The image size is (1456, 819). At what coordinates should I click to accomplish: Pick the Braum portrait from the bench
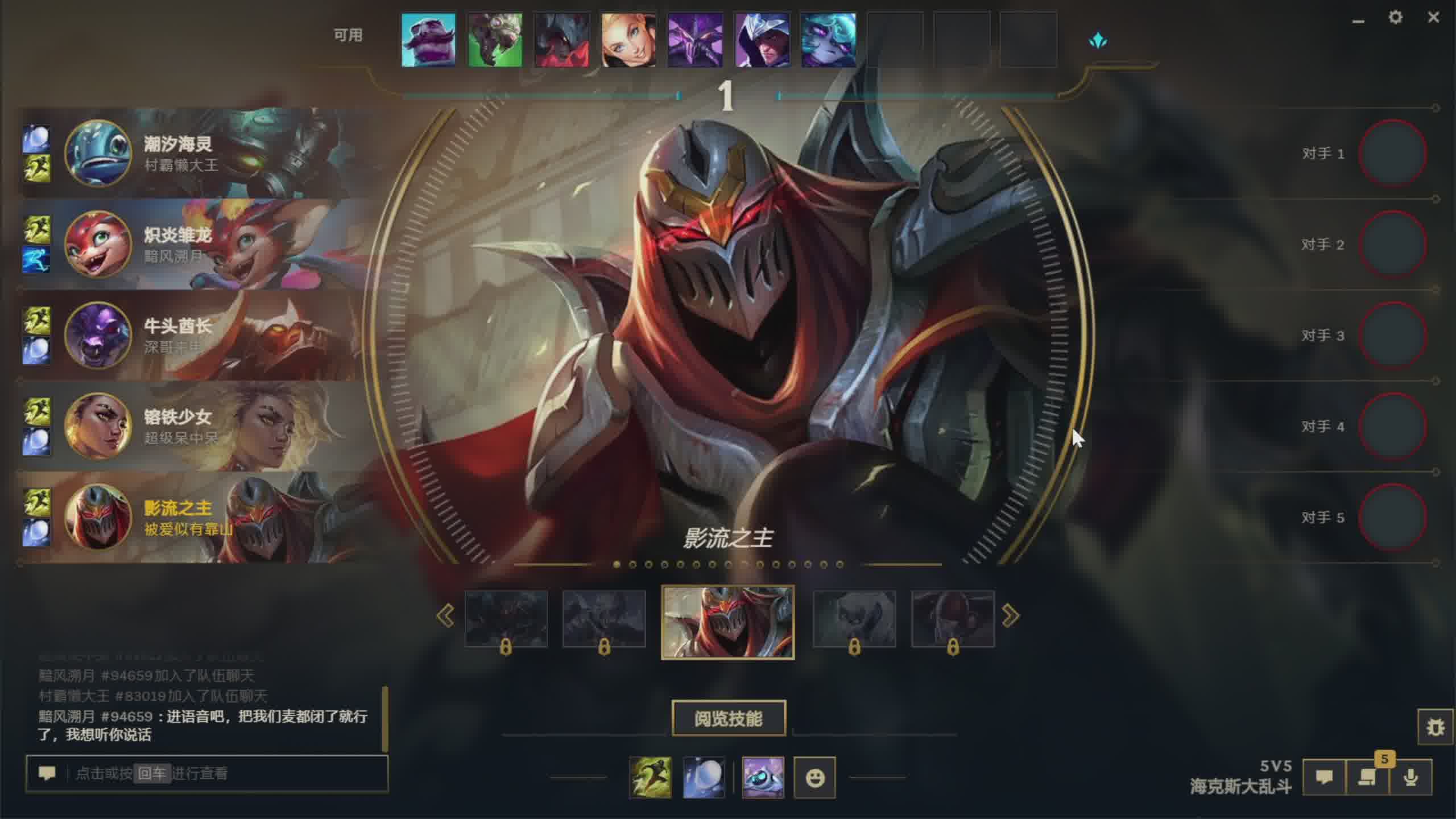pyautogui.click(x=428, y=40)
